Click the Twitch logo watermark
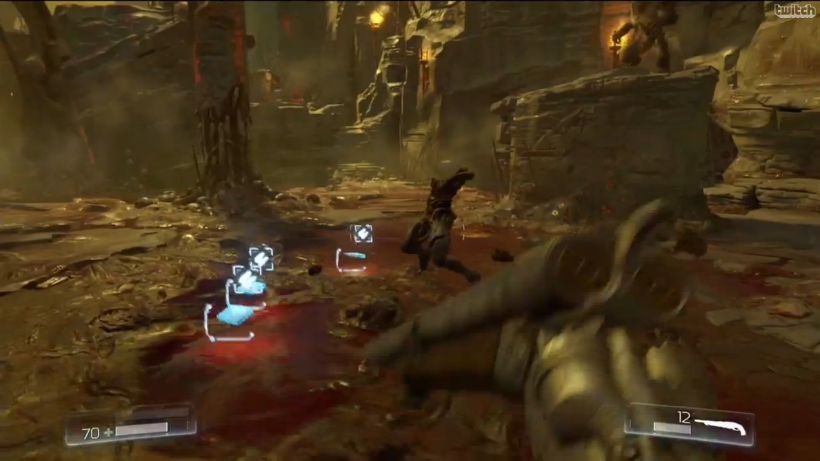The width and height of the screenshot is (820, 461). [795, 11]
